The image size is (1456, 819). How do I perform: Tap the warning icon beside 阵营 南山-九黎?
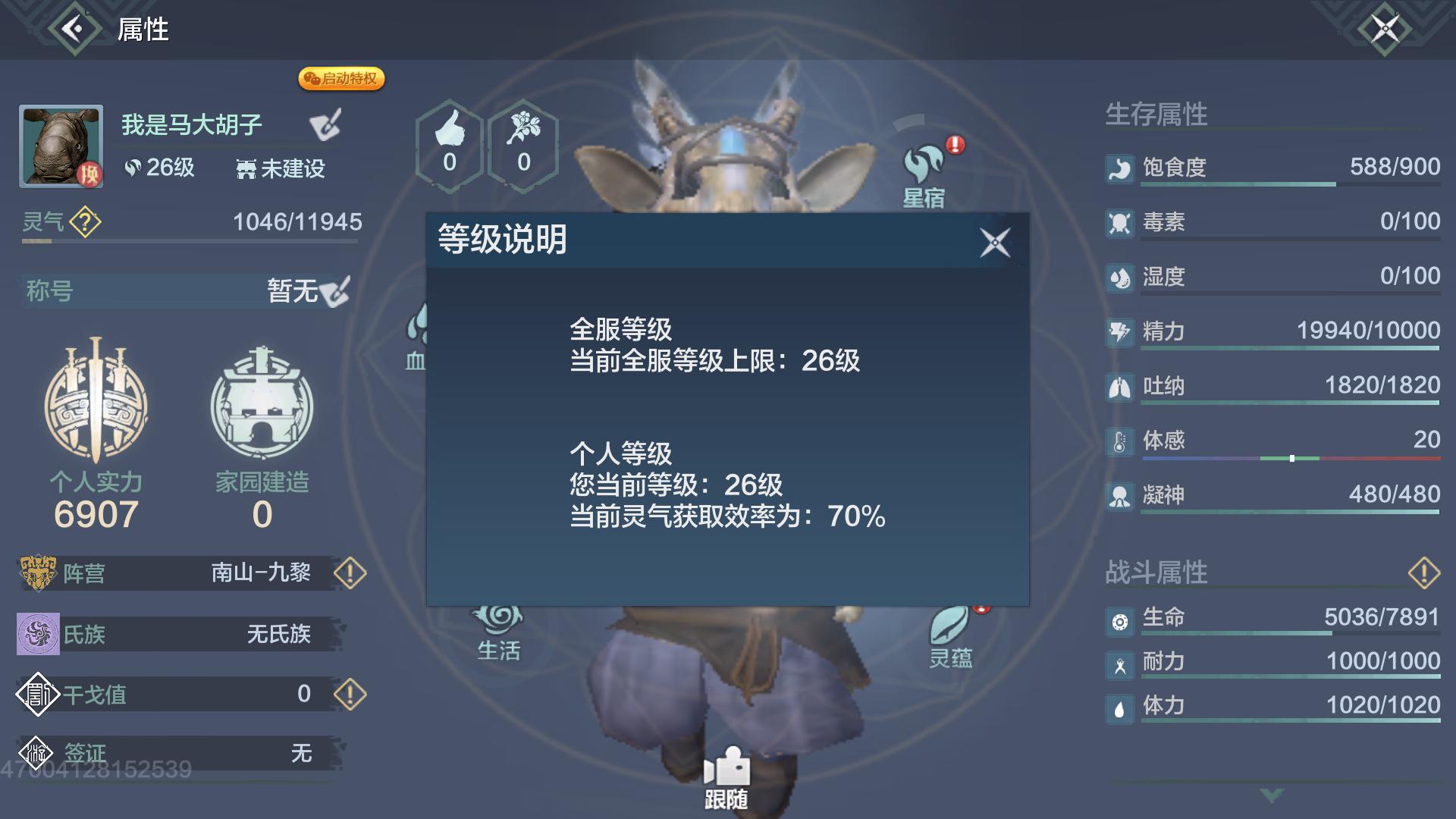click(x=350, y=574)
